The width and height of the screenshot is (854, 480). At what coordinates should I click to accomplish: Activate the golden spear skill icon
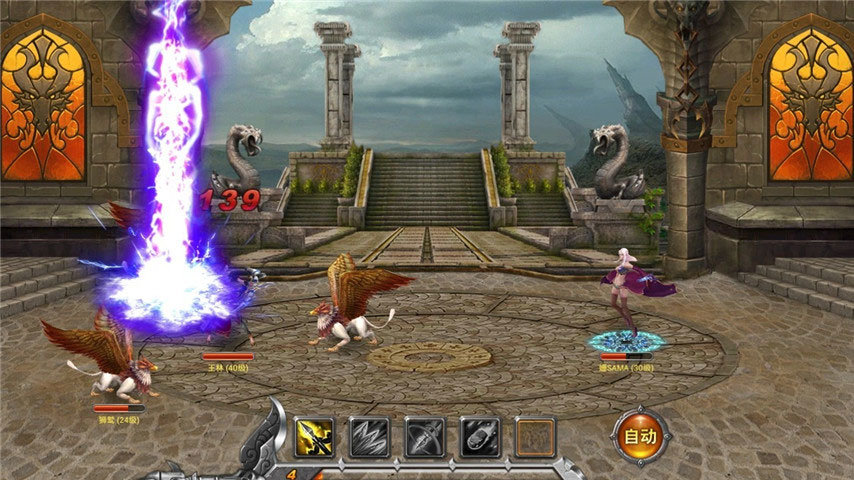[x=315, y=437]
